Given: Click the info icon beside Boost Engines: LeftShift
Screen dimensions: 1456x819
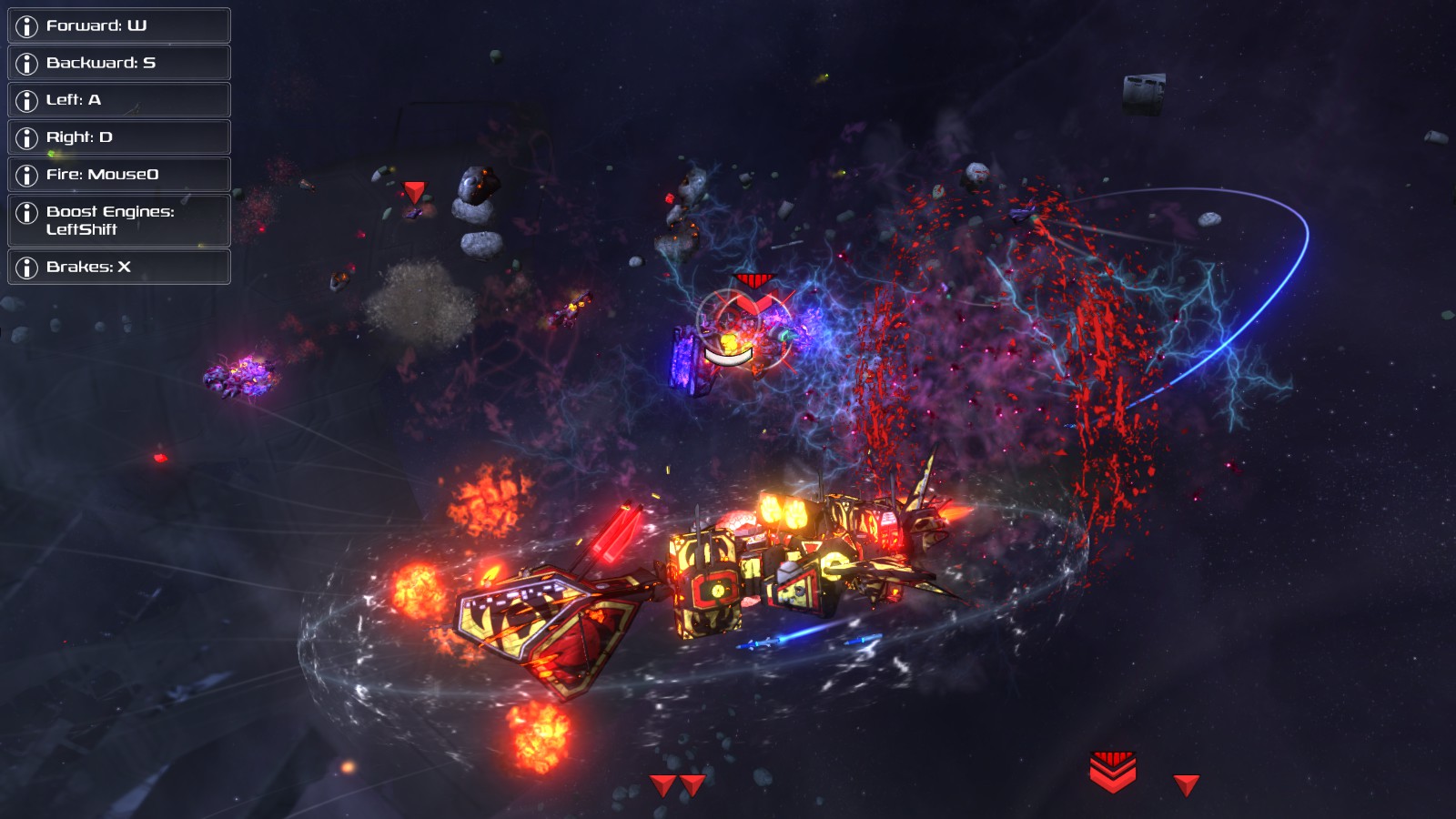Looking at the screenshot, I should [x=27, y=214].
